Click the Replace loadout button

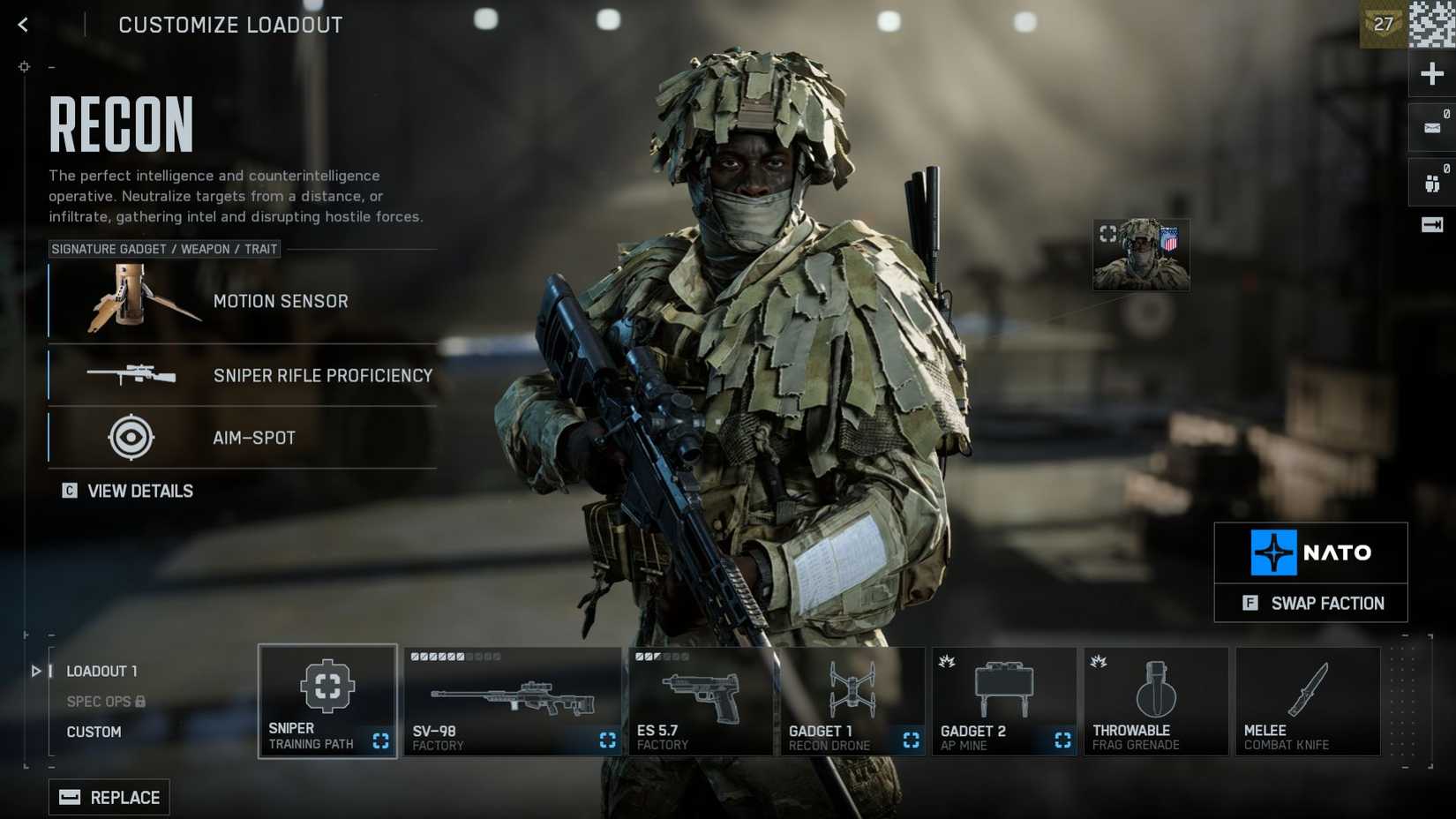coord(109,796)
